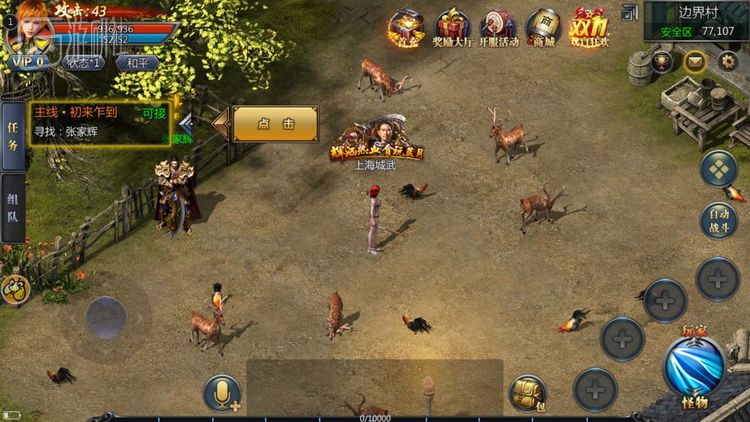This screenshot has height=422, width=750.
Task: Open the gear settings icon
Action: [x=727, y=61]
